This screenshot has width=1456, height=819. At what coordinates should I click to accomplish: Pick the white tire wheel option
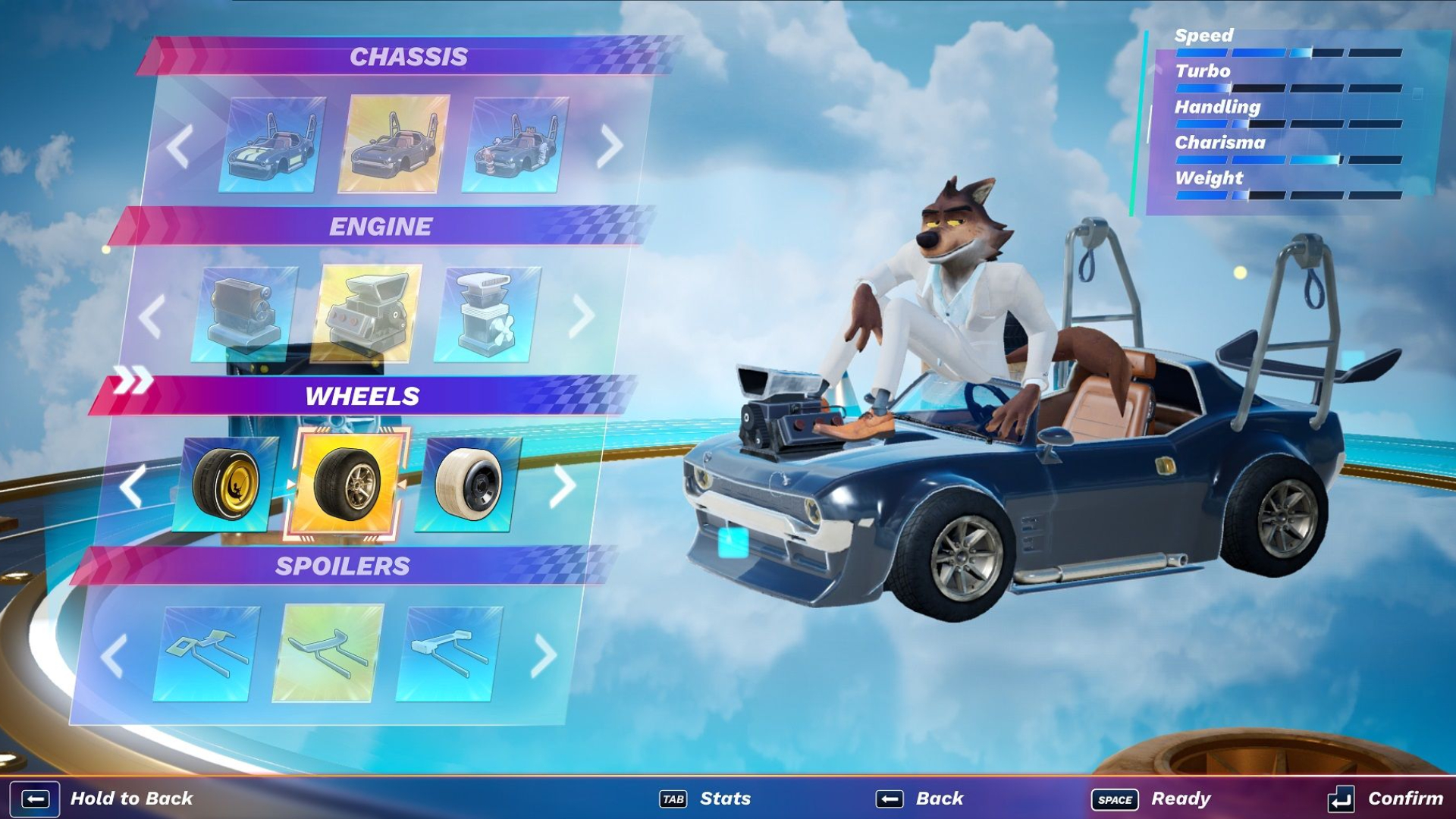468,484
